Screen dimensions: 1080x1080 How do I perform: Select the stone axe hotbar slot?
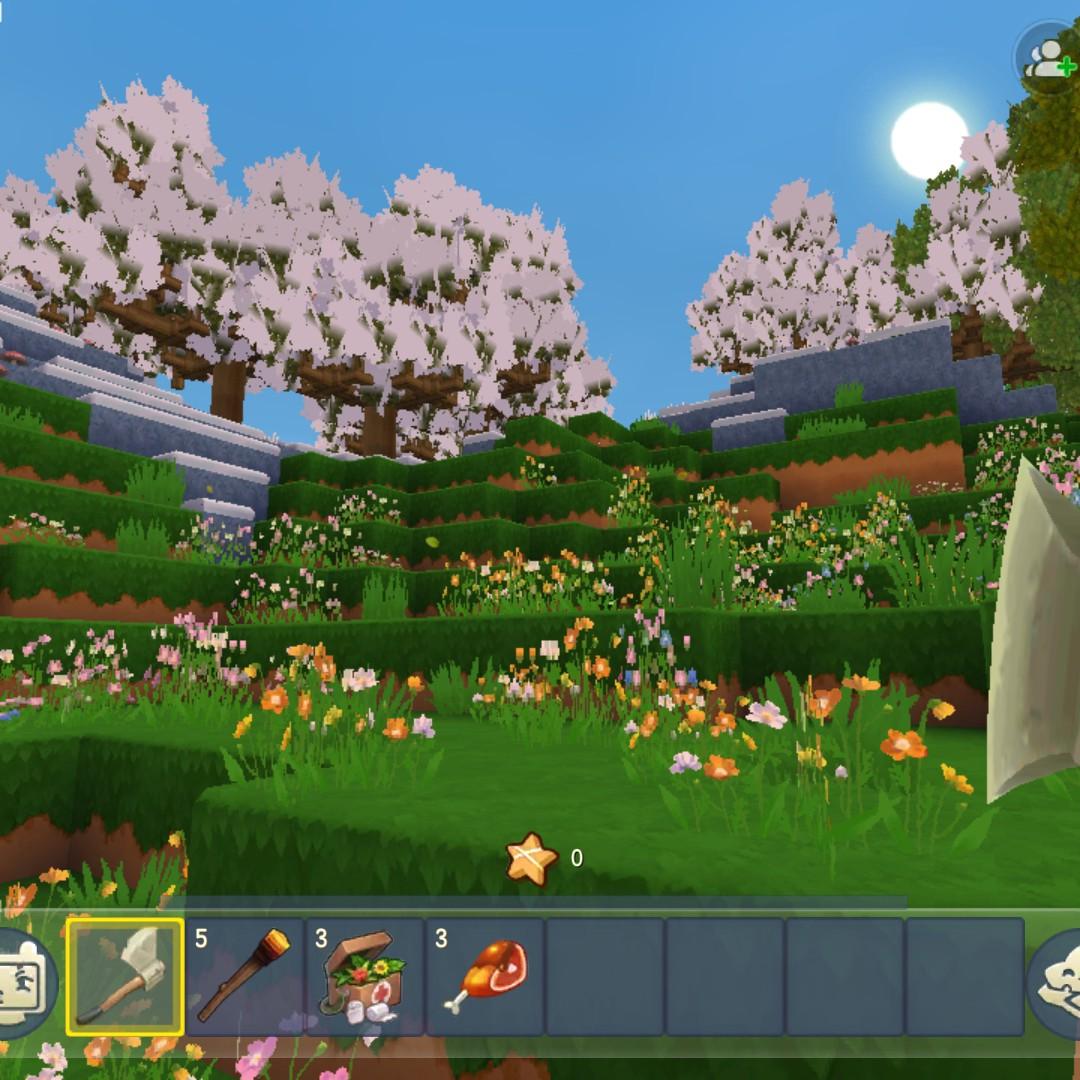(x=125, y=976)
